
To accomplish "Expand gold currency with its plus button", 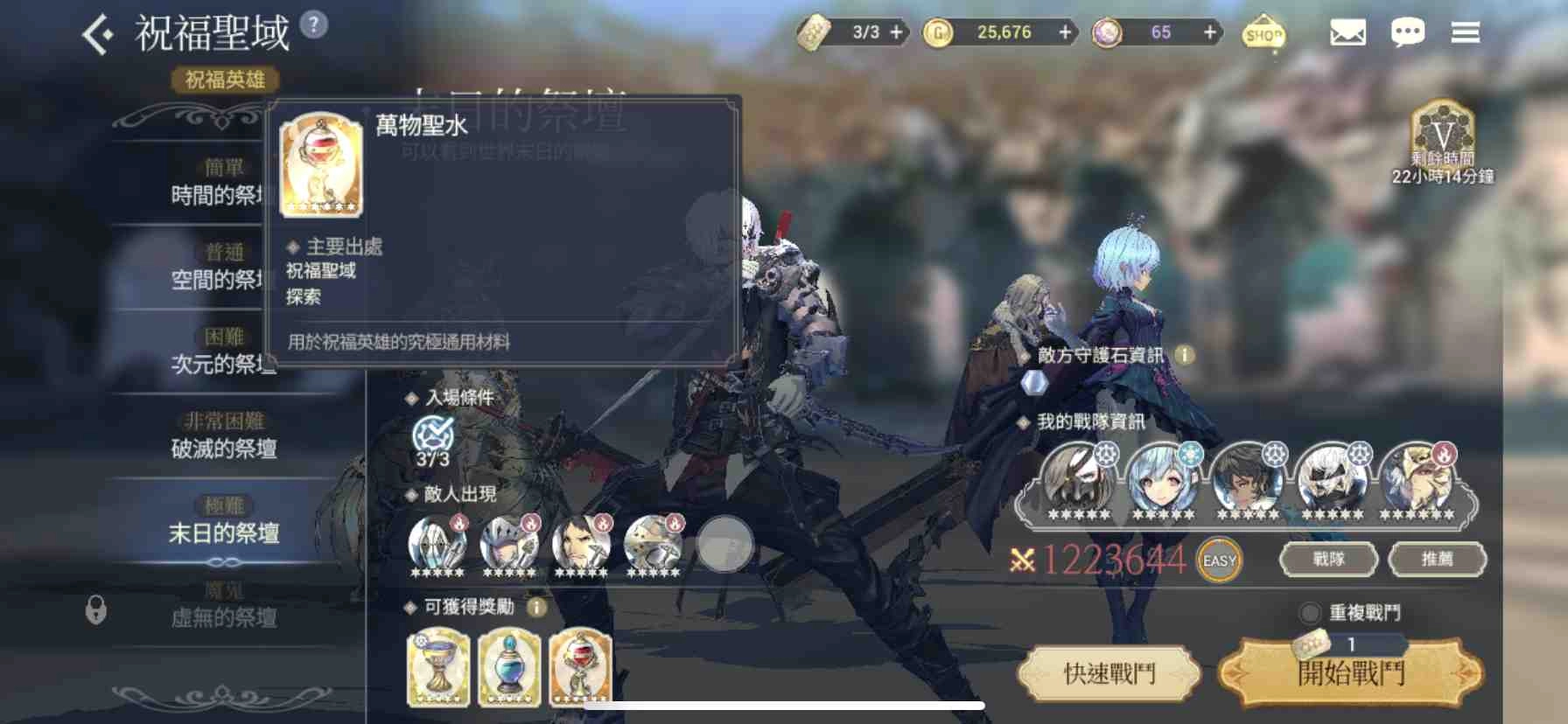I will (x=1064, y=32).
